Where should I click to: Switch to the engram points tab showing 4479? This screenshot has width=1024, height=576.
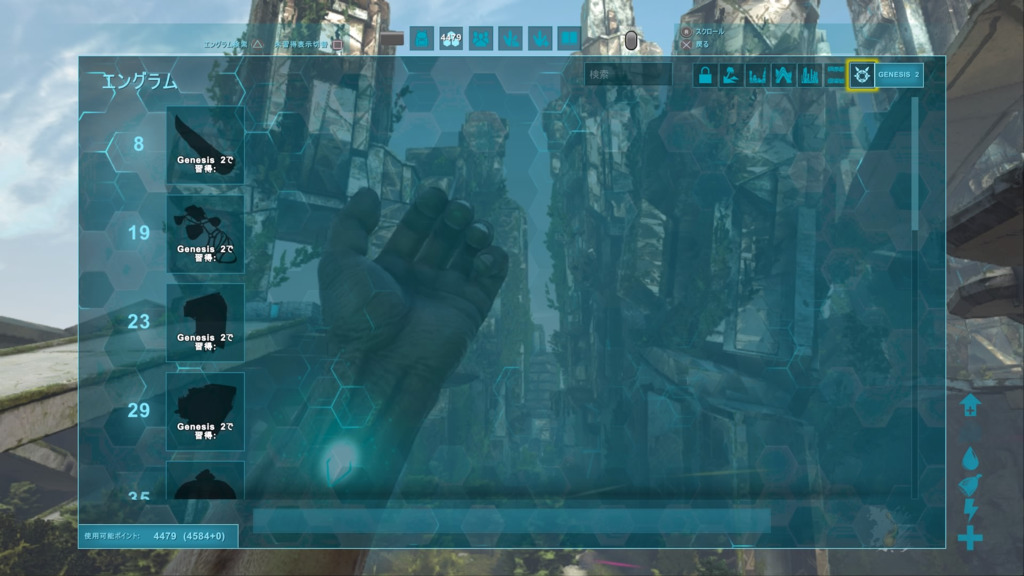tap(451, 38)
